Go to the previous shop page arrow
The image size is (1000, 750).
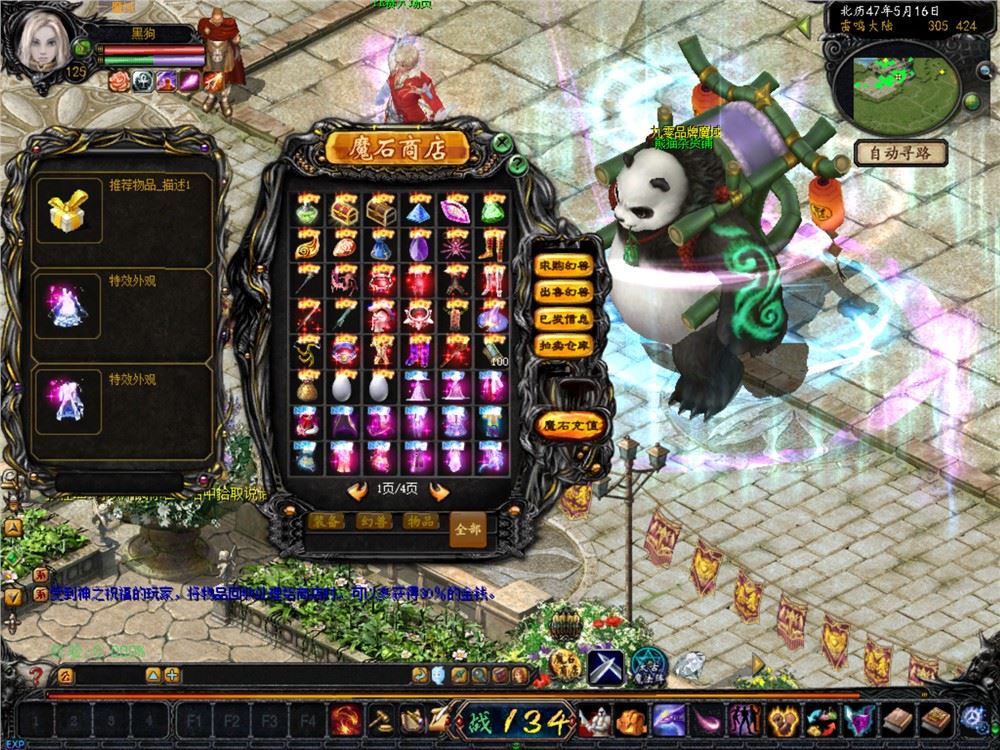coord(356,489)
